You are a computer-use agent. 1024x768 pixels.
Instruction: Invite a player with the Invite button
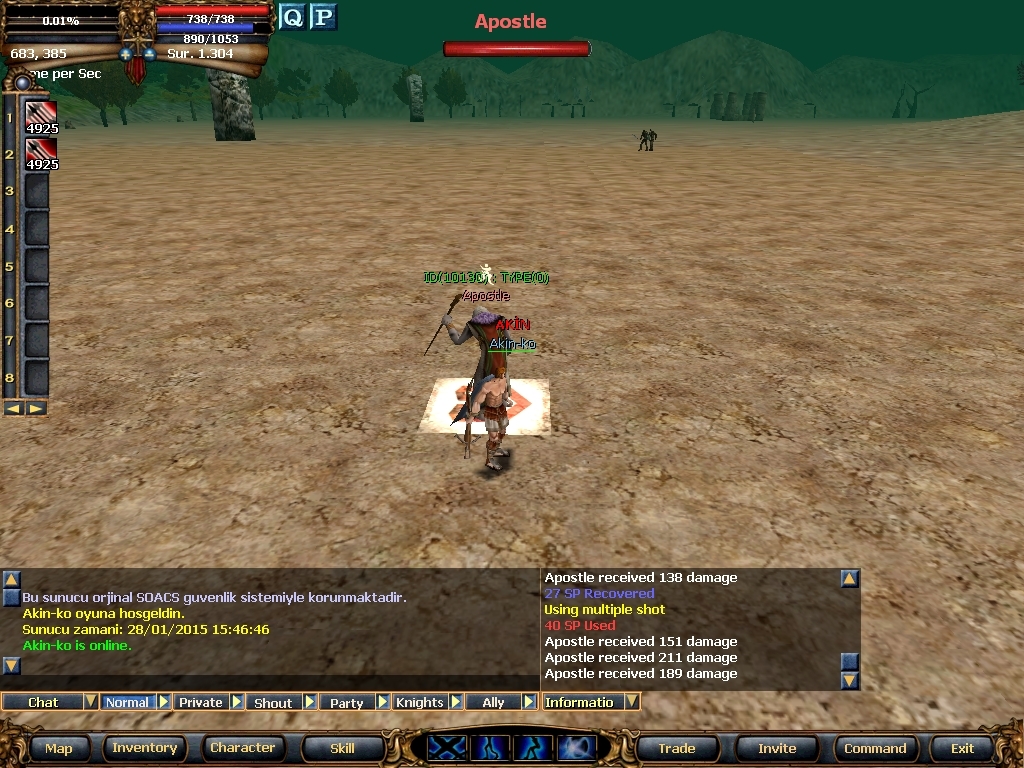(777, 748)
